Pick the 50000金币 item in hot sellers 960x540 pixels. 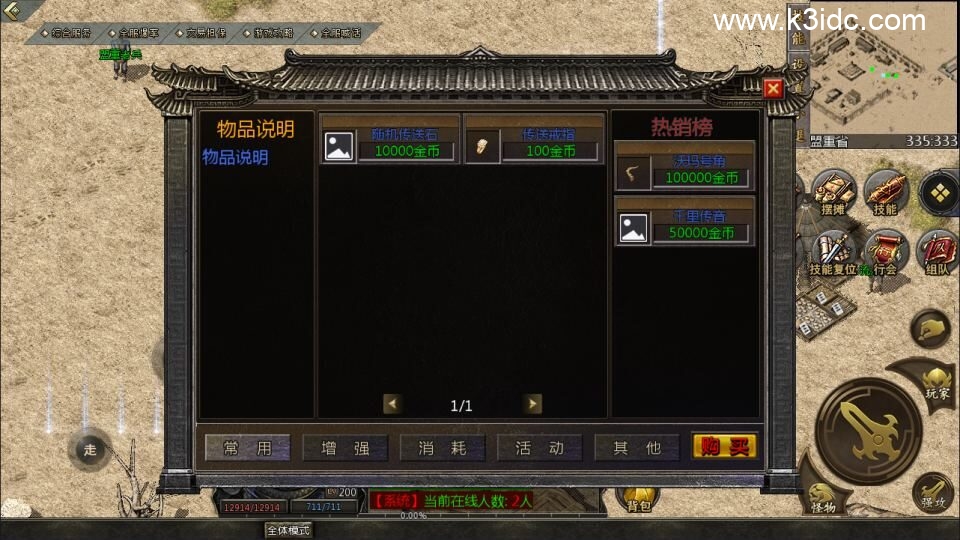click(x=685, y=222)
